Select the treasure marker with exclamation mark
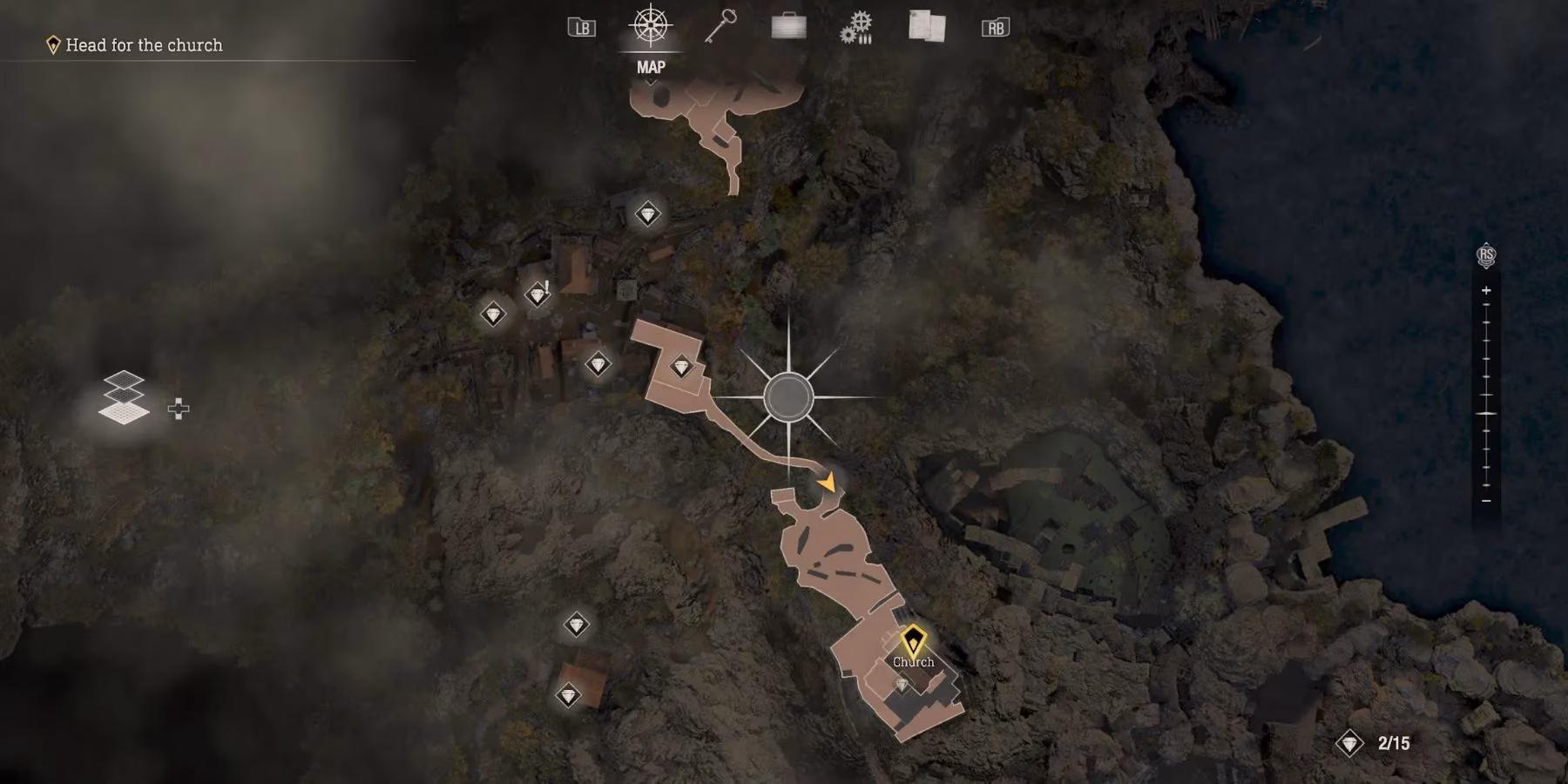Viewport: 1568px width, 784px height. (537, 294)
